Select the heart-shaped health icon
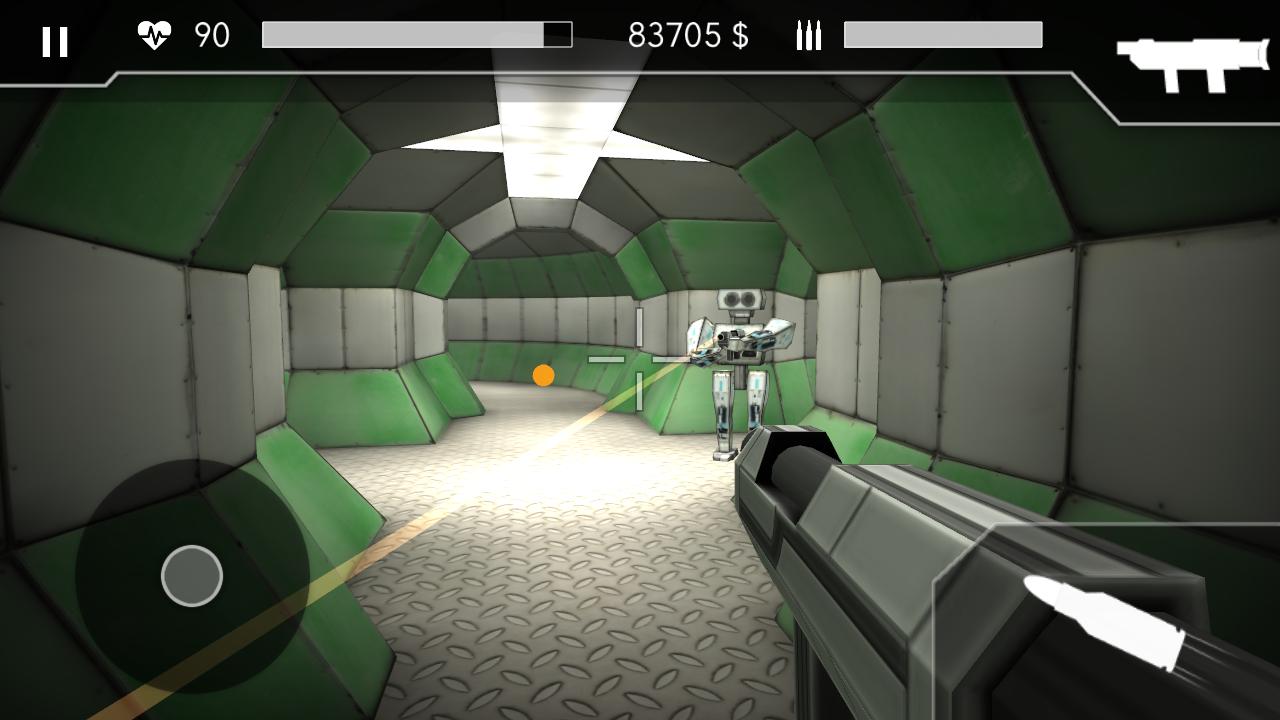This screenshot has width=1280, height=720. (x=152, y=34)
